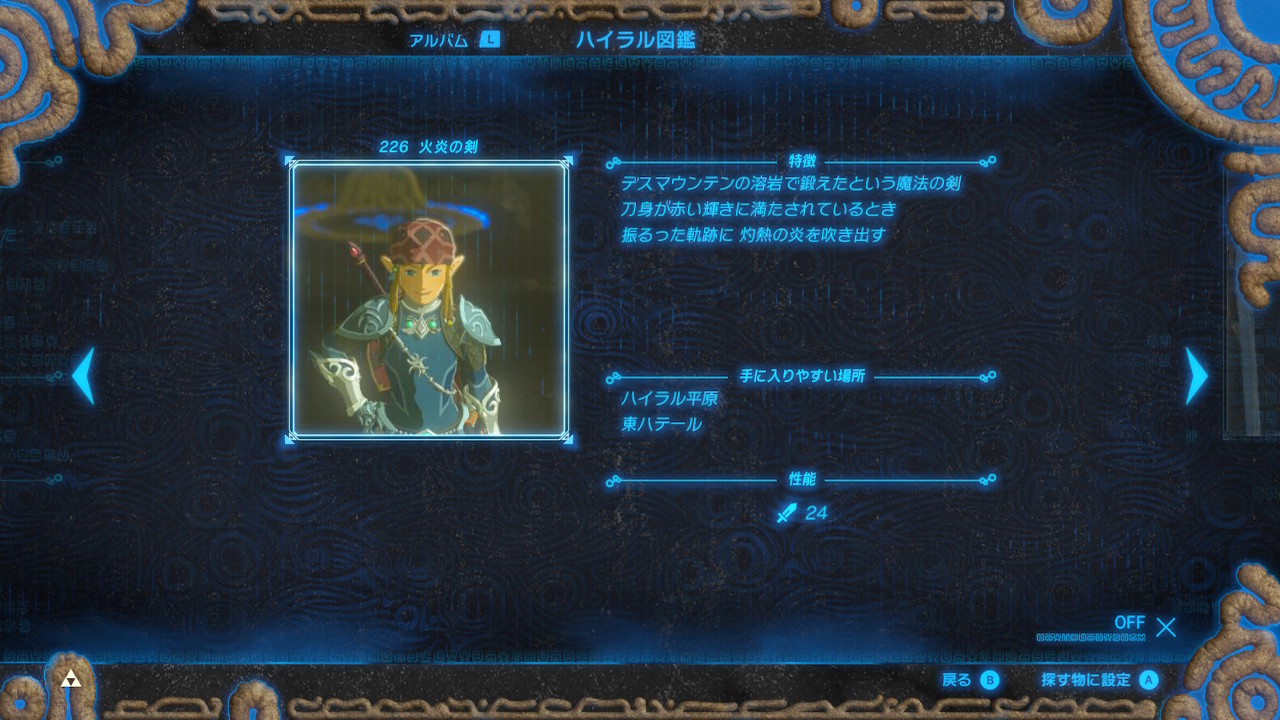Click the Zelda photo thumbnail of entry 226

430,300
